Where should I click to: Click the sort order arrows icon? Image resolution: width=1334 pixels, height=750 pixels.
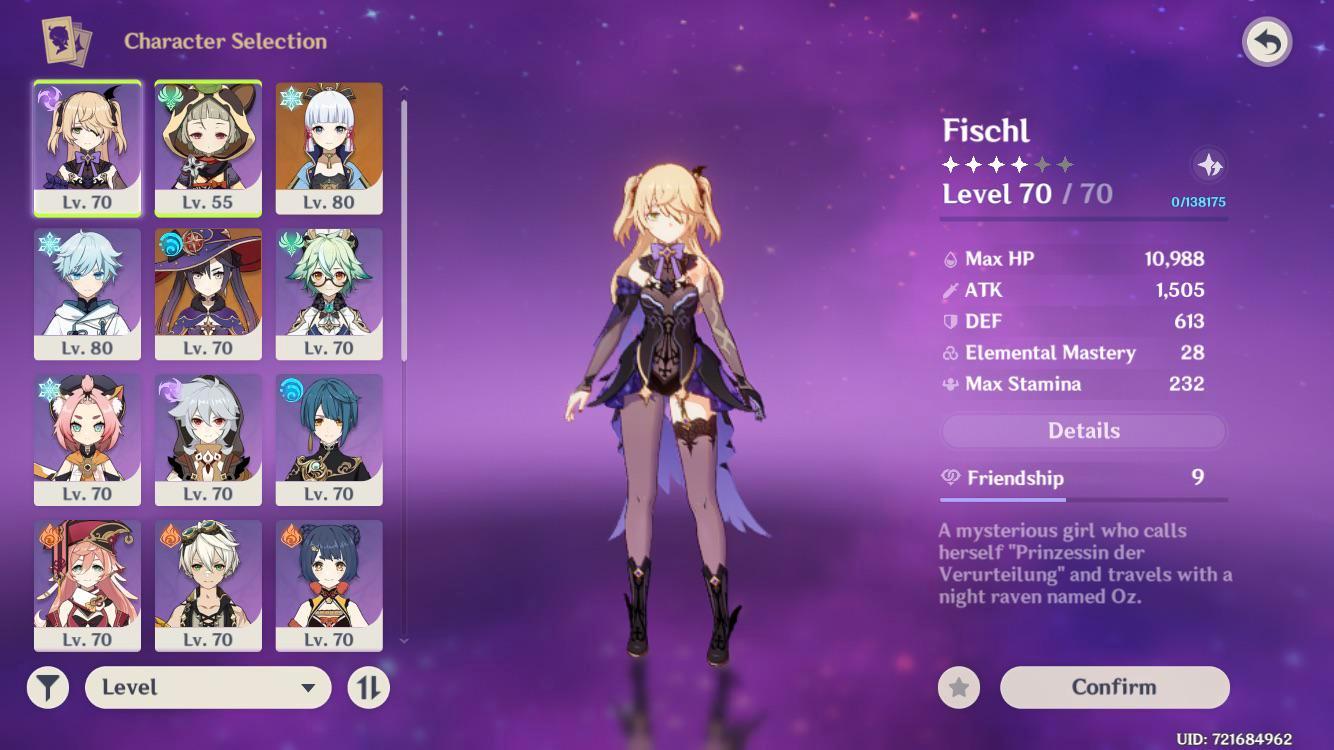[367, 687]
